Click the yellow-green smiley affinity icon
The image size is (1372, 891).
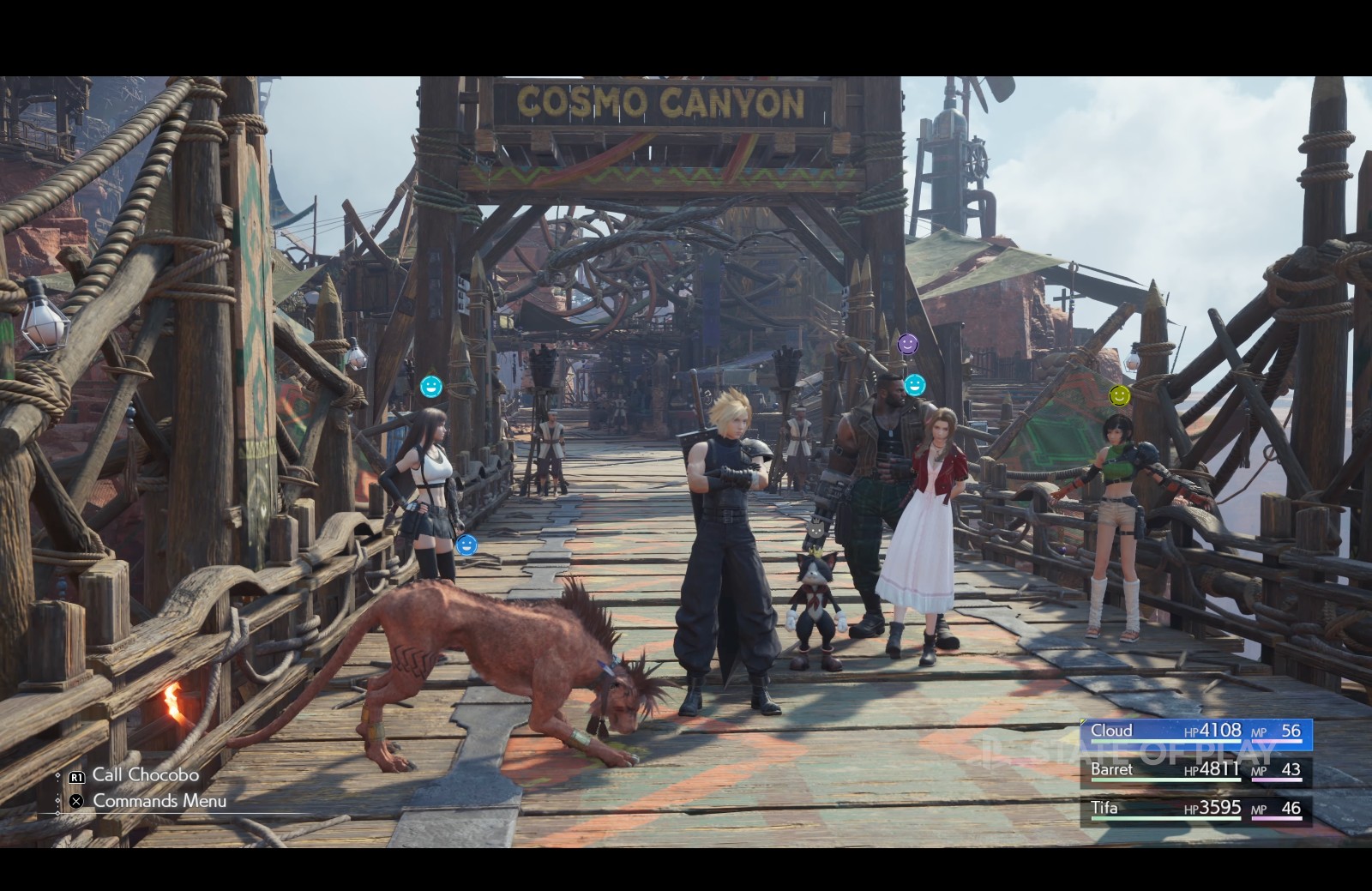click(1119, 395)
